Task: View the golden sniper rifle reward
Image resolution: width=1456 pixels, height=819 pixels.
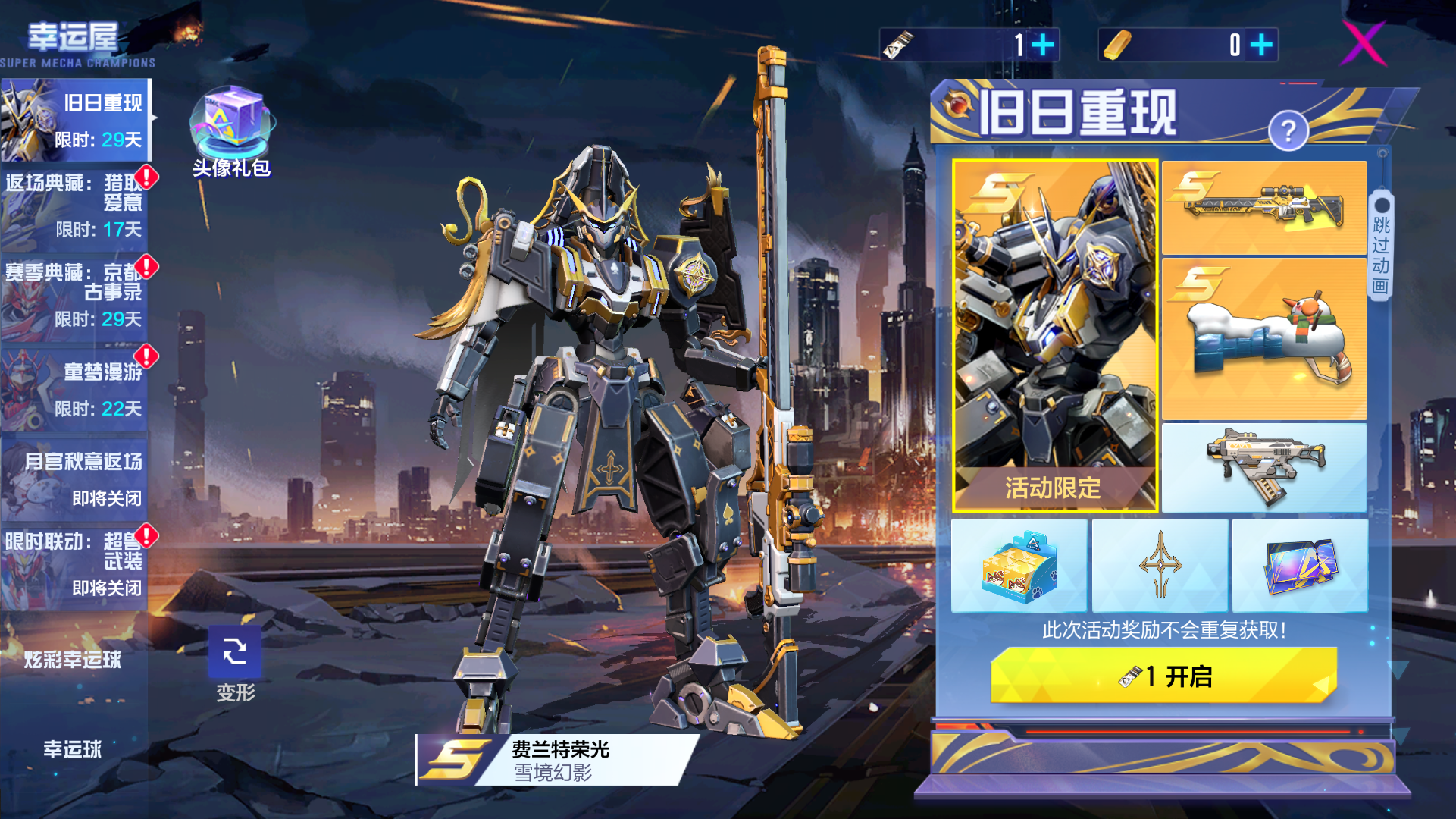Action: point(1264,207)
